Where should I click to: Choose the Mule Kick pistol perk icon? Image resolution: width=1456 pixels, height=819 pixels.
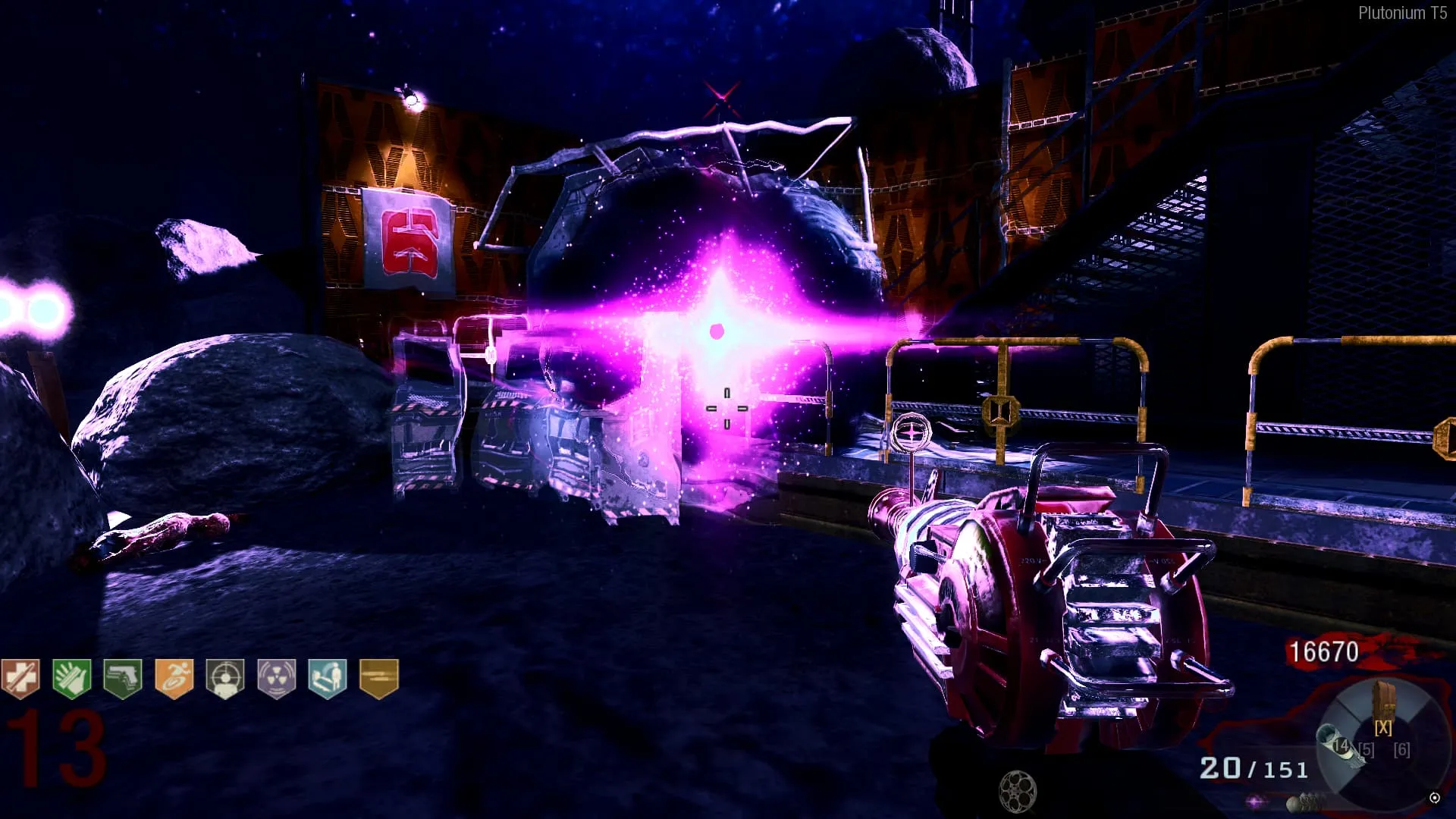[x=123, y=677]
